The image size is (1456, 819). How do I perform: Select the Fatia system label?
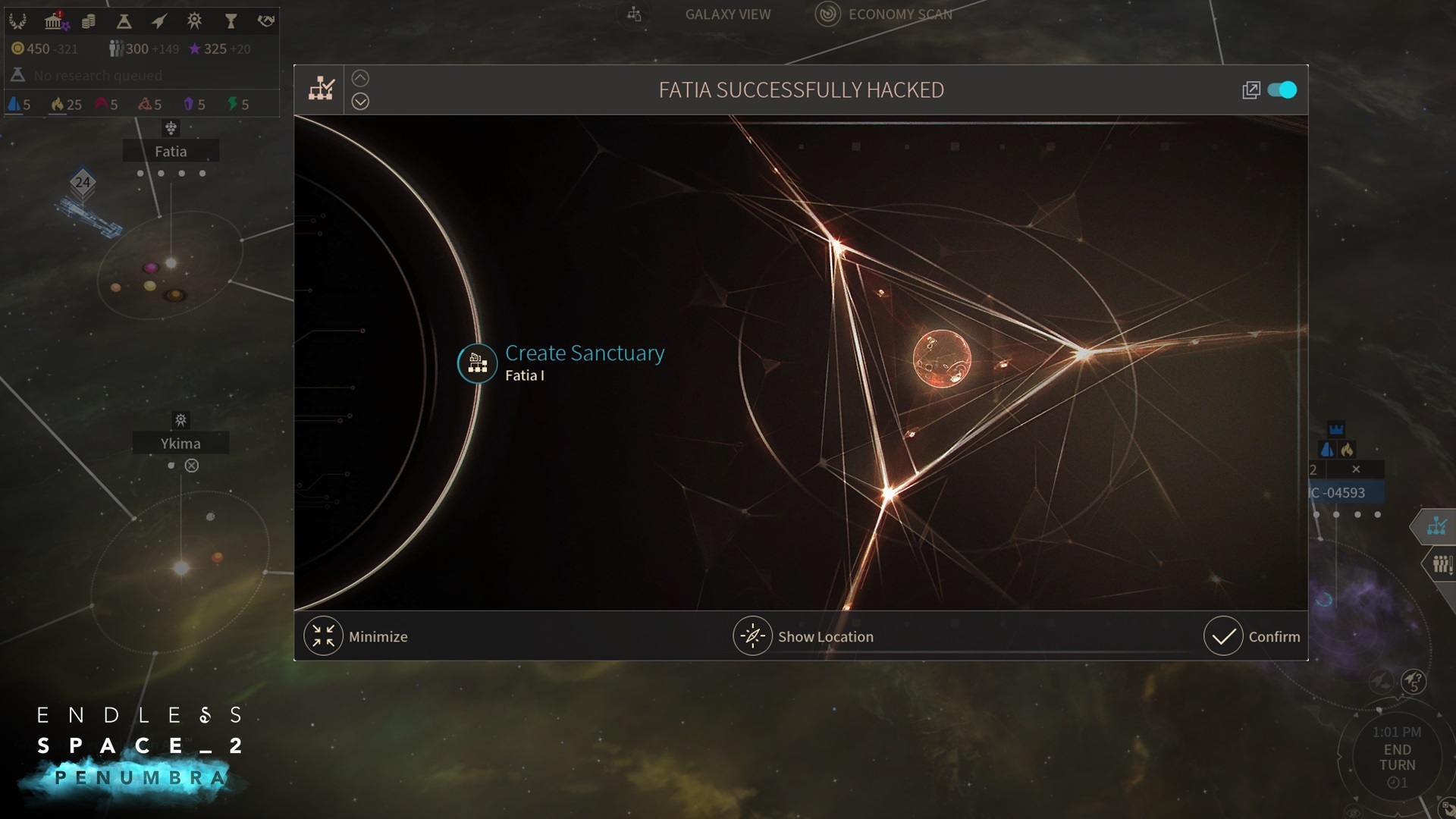[x=171, y=151]
